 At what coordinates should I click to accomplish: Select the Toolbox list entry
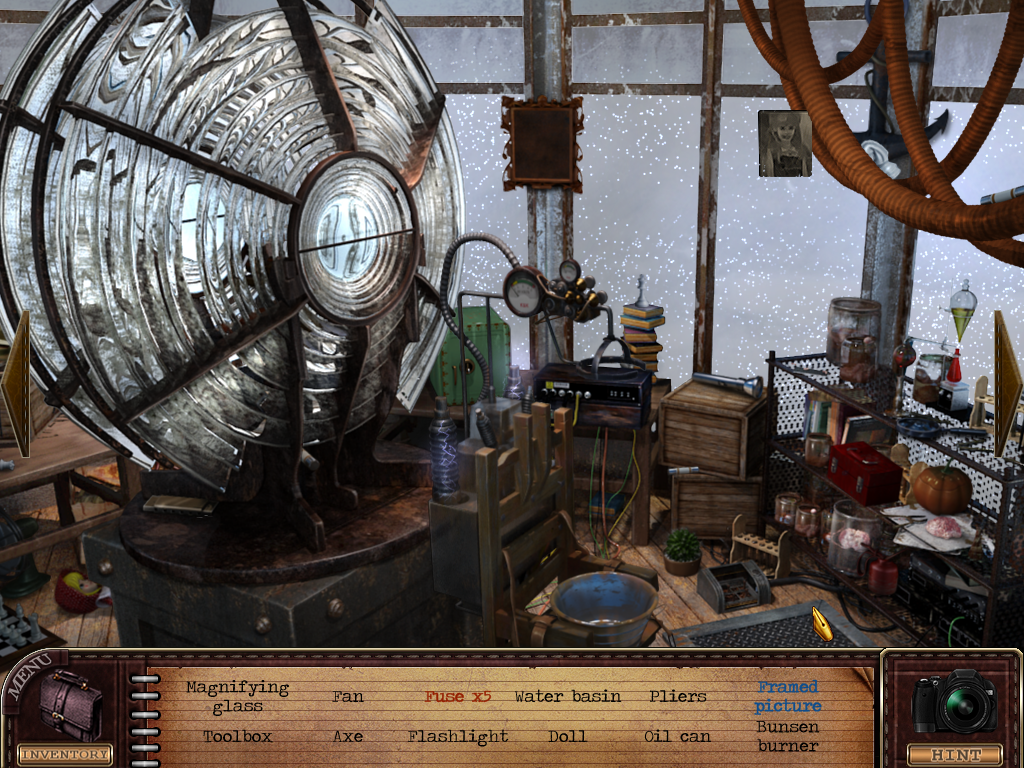click(x=237, y=736)
